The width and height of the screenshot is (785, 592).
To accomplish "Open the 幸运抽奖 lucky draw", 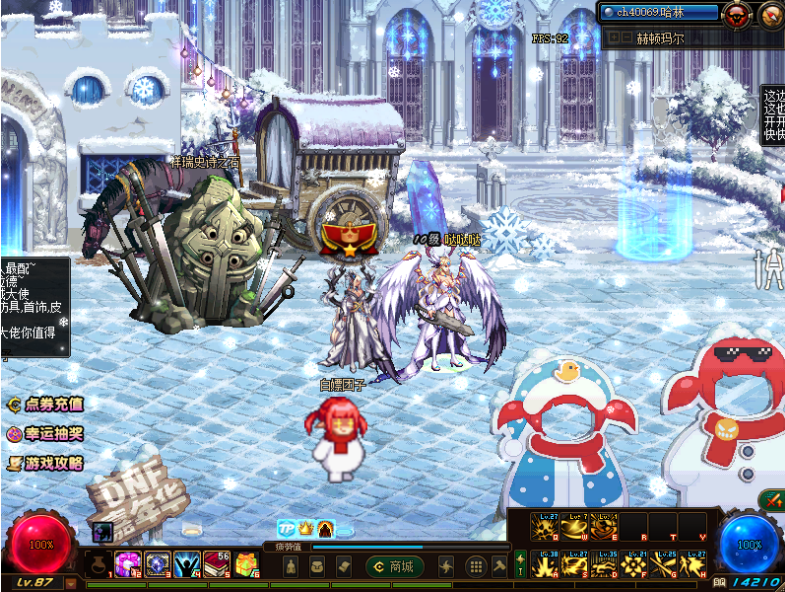I will tap(45, 434).
